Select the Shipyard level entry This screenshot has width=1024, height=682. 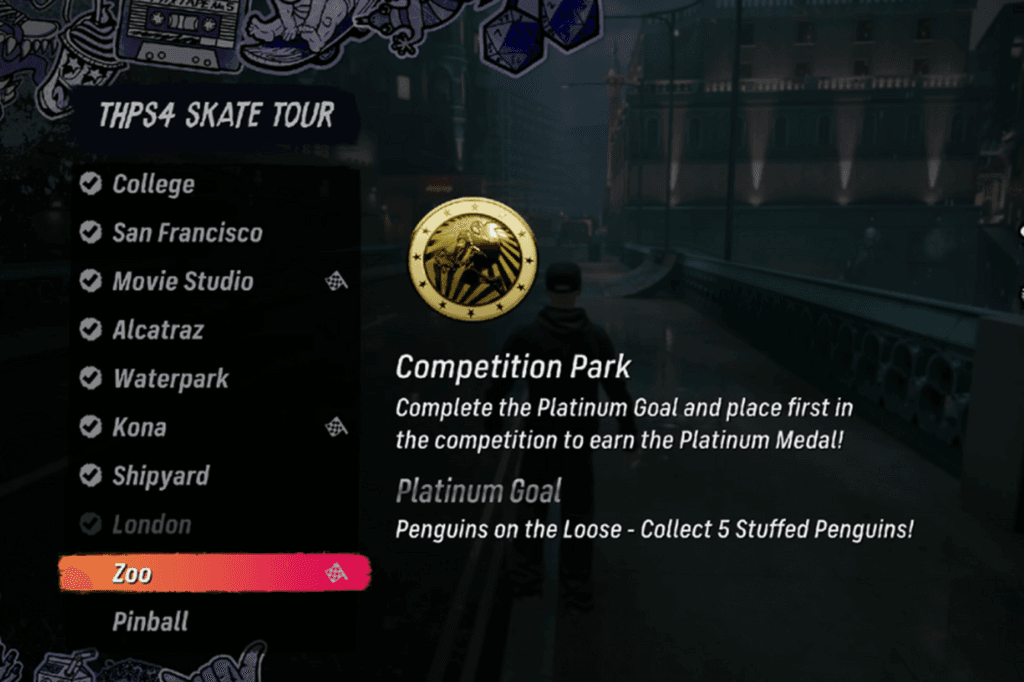[x=160, y=476]
